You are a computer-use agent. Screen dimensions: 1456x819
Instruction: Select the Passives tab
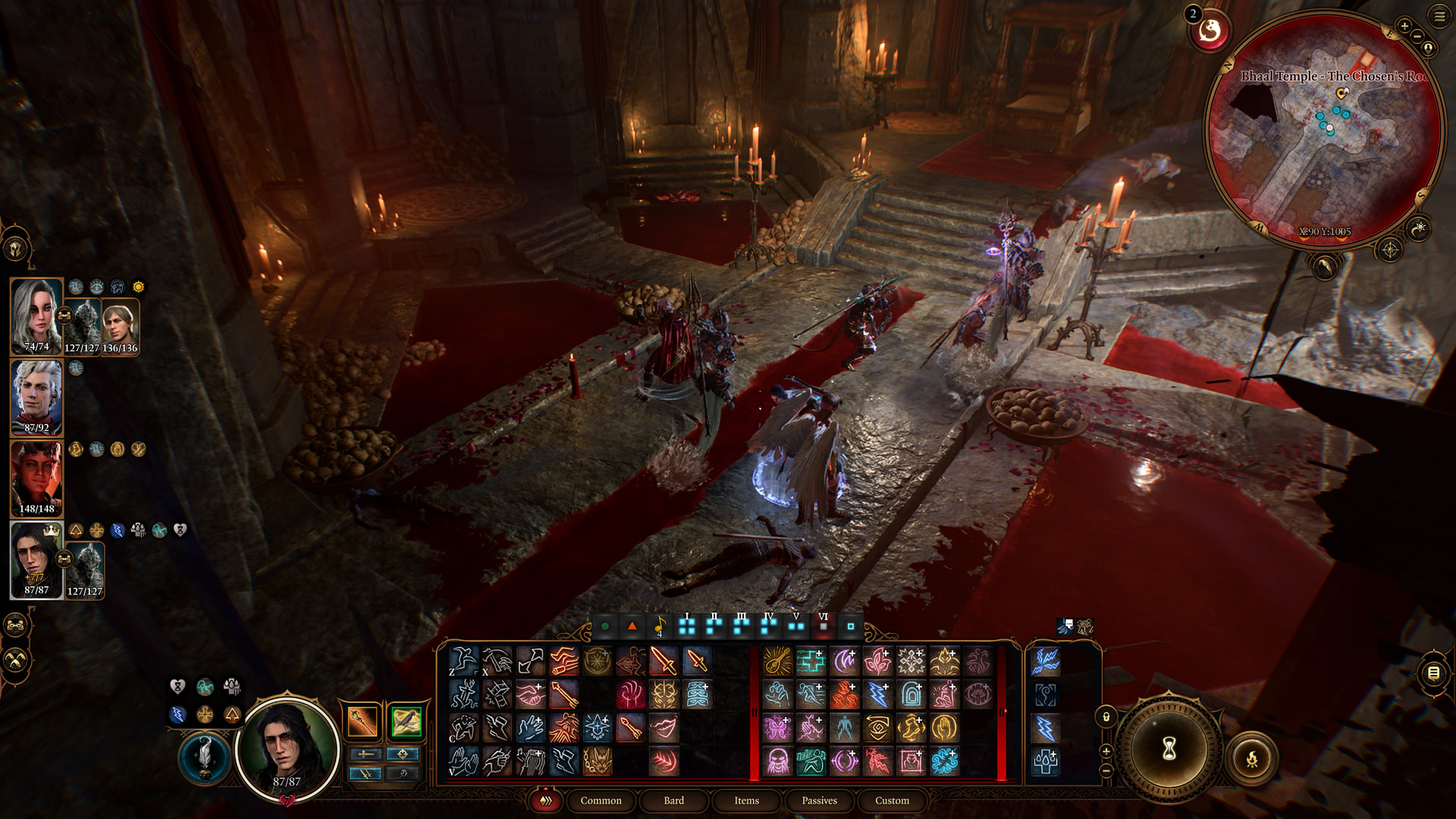(819, 800)
